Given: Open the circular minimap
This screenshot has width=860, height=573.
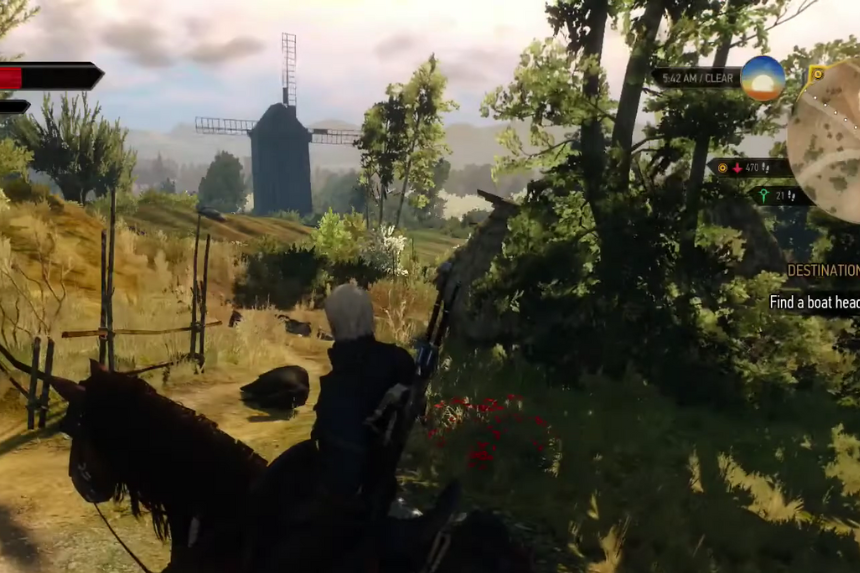Looking at the screenshot, I should [x=828, y=140].
